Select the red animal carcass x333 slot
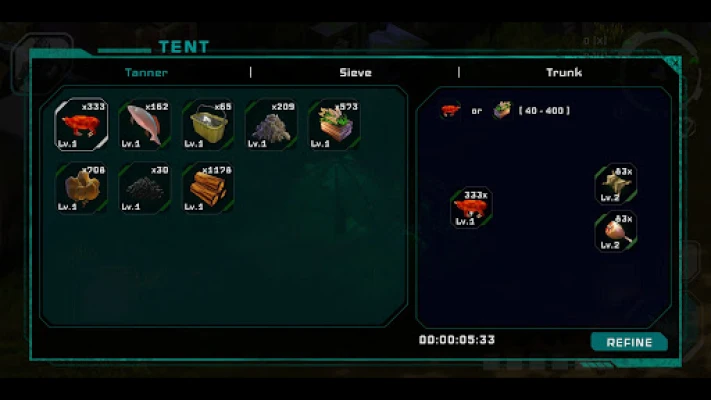The image size is (711, 400). pyautogui.click(x=82, y=125)
